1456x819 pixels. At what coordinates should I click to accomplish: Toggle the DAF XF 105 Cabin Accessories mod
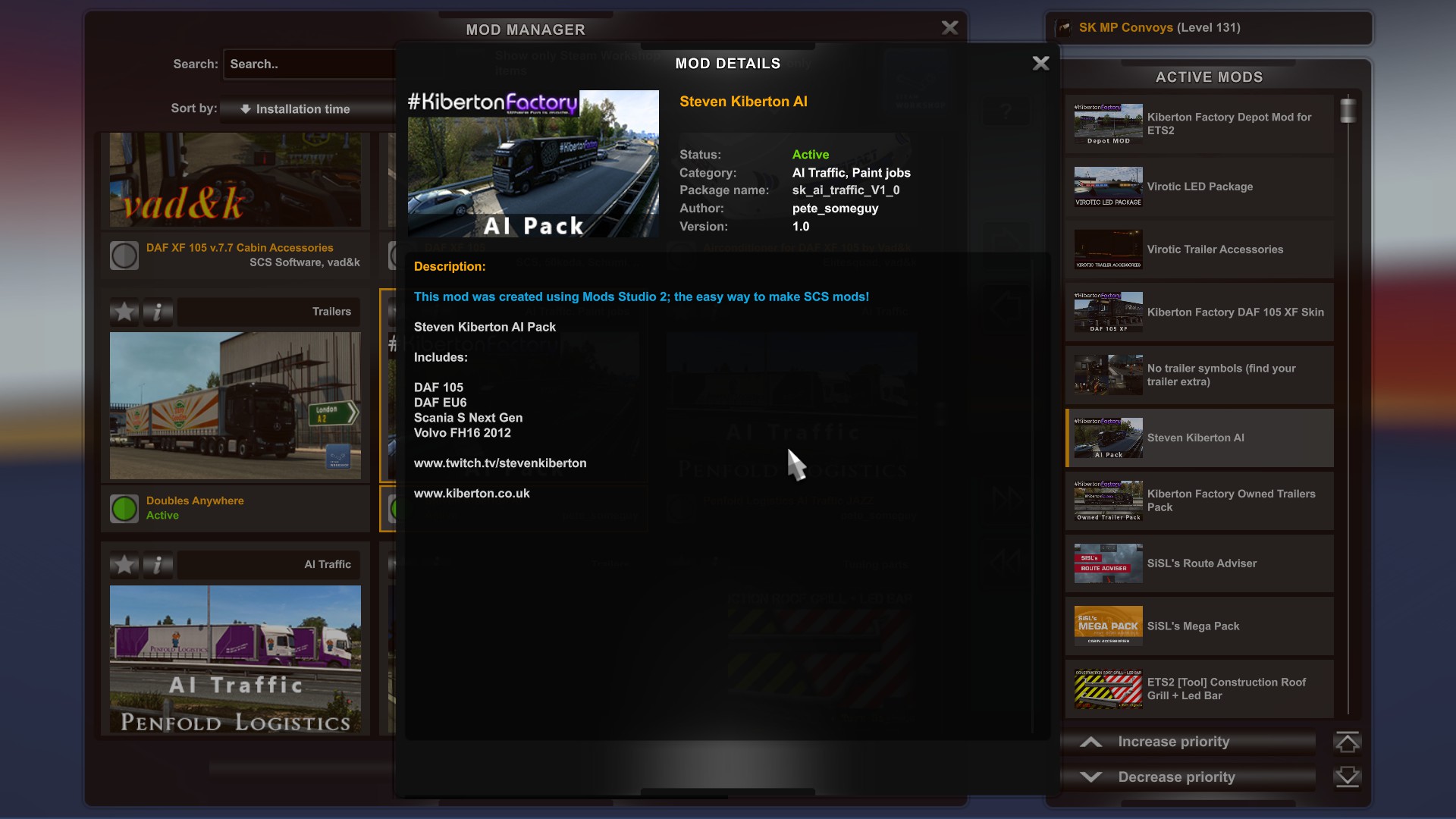coord(124,255)
